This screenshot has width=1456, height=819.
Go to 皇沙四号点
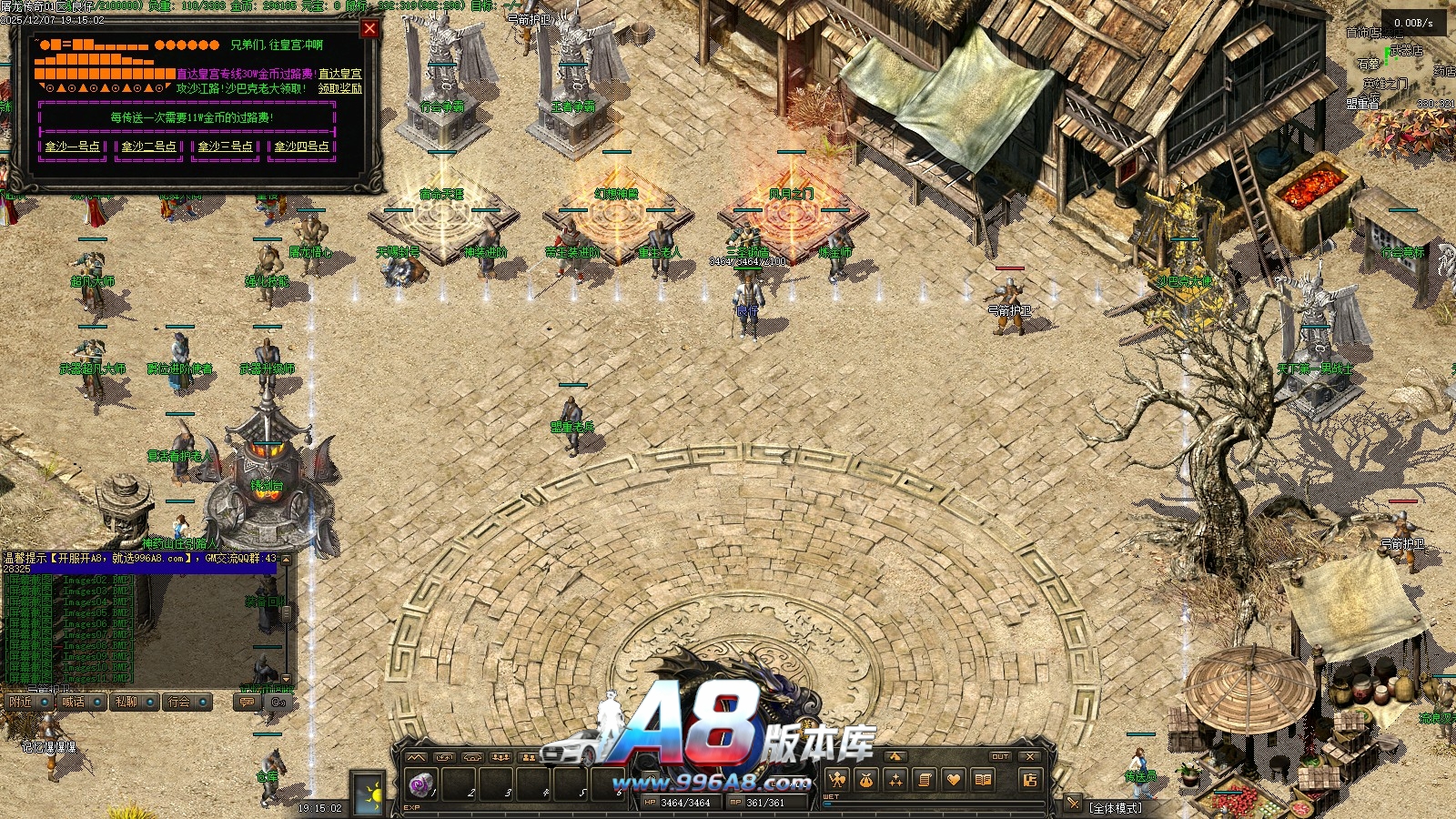click(x=302, y=146)
